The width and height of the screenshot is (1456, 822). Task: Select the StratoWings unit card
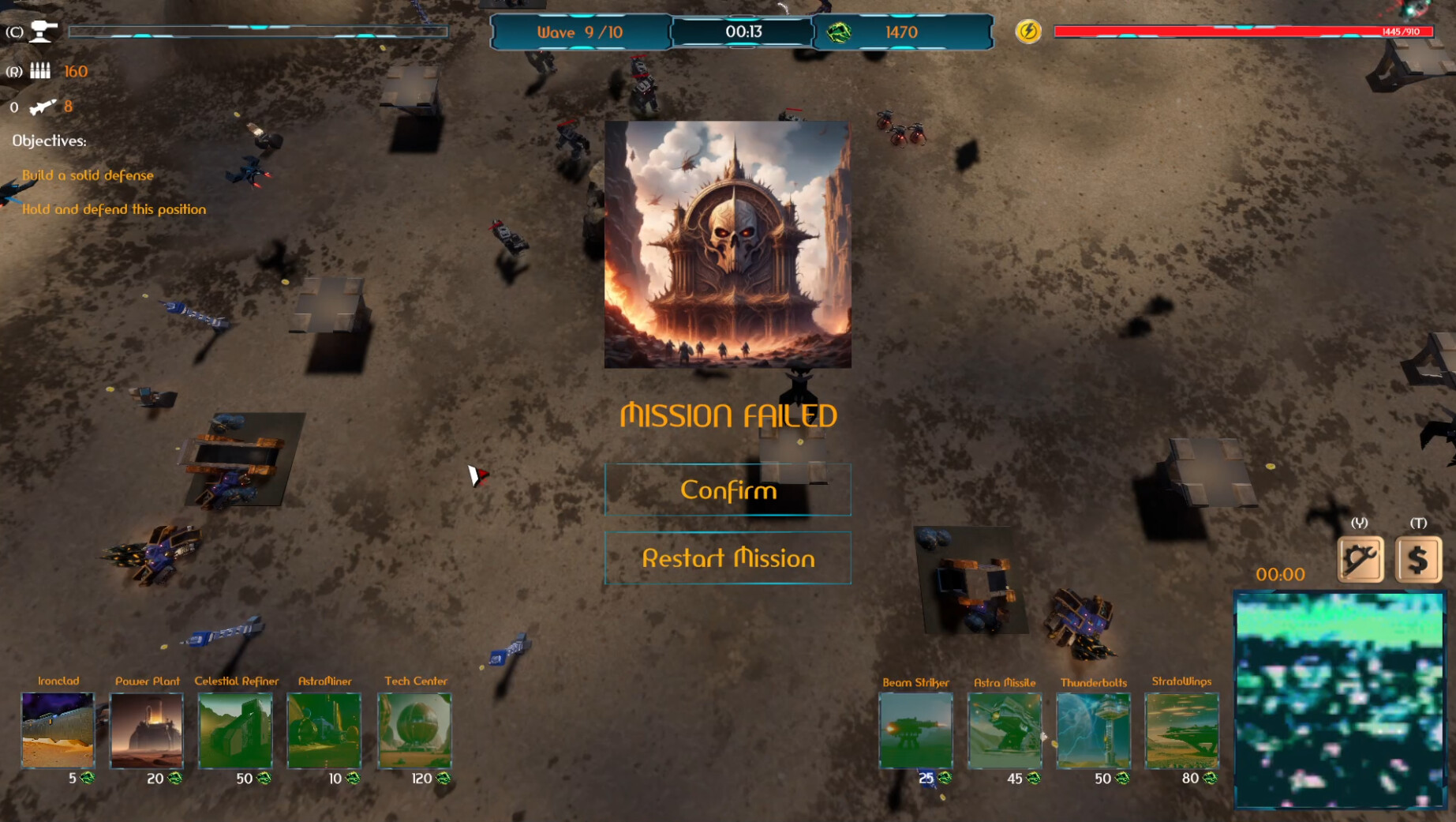click(1181, 730)
